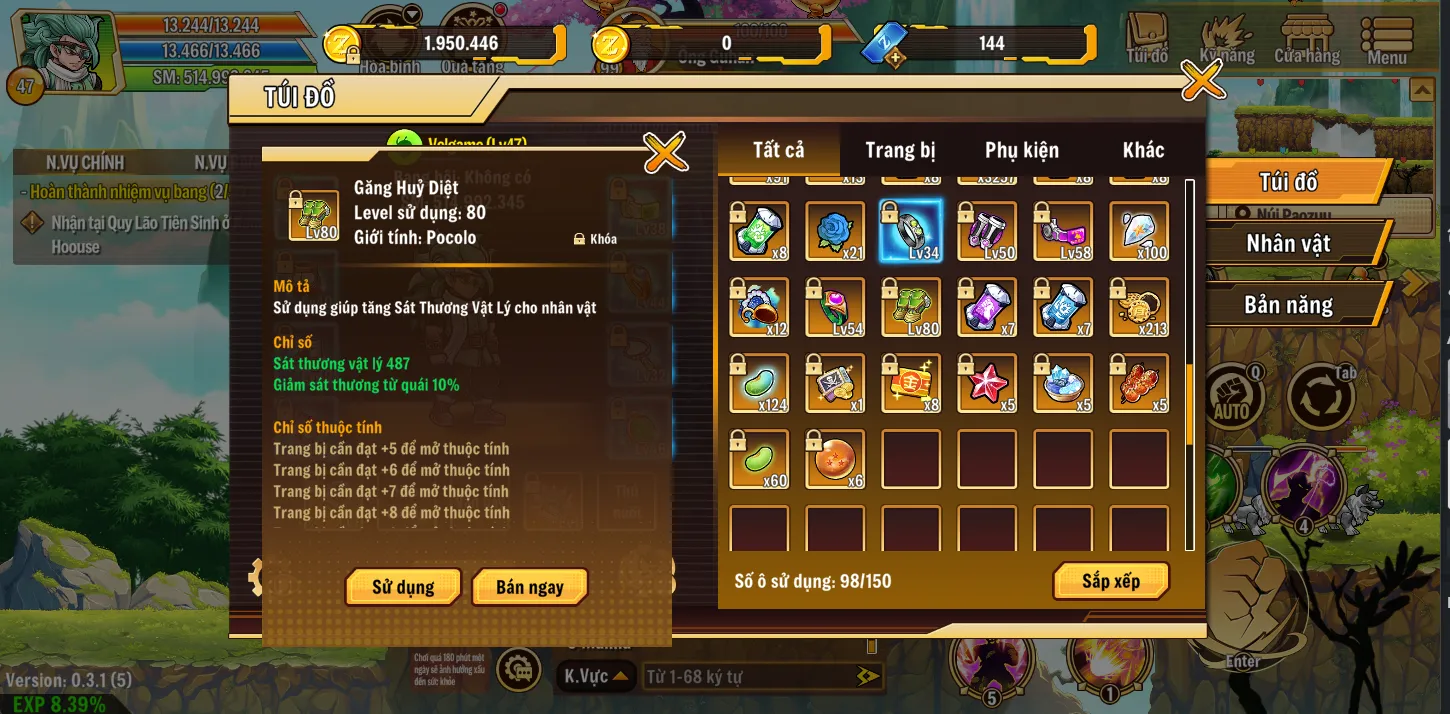Close the item detail popup
Screen dimensions: 1450x714
click(665, 153)
